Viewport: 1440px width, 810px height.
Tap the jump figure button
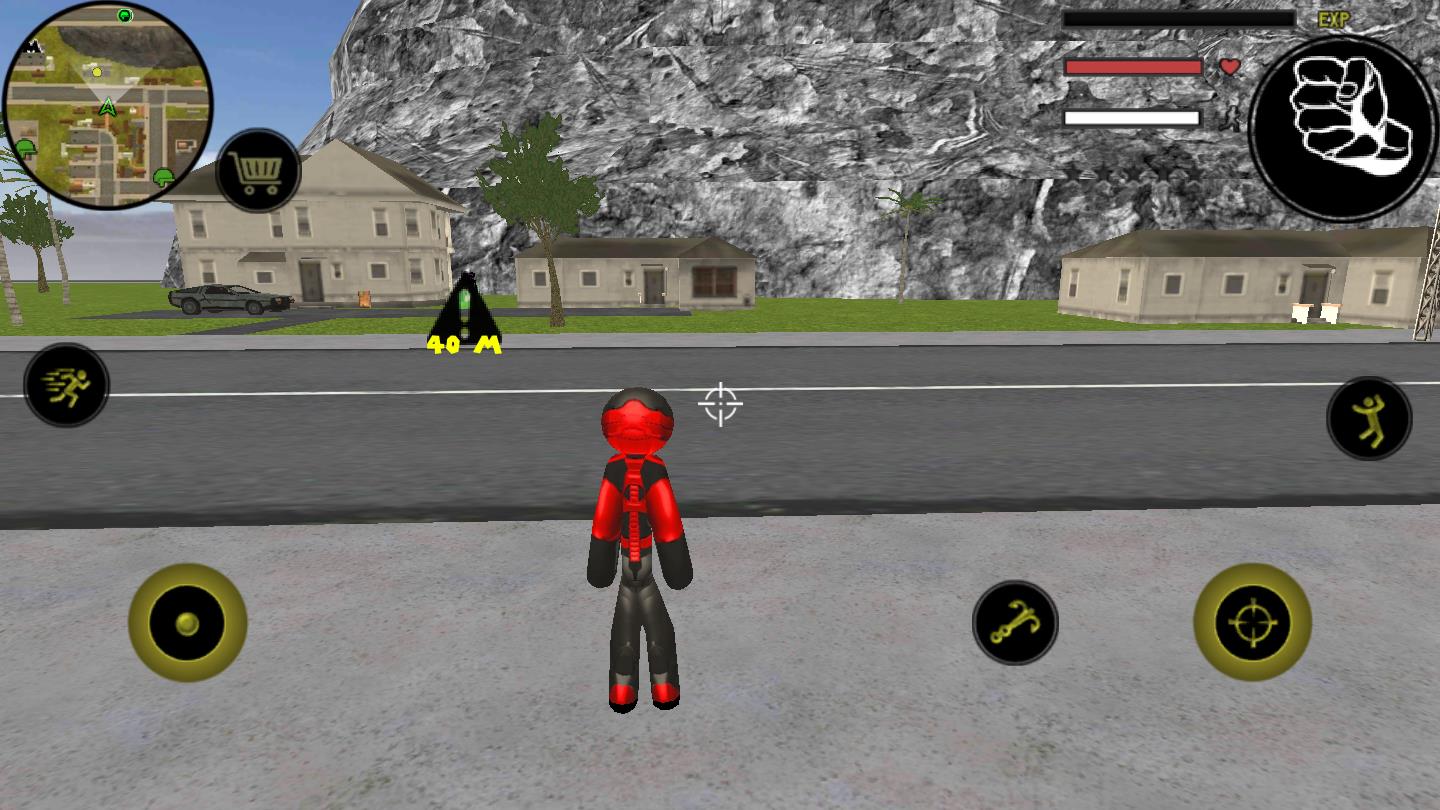1369,418
